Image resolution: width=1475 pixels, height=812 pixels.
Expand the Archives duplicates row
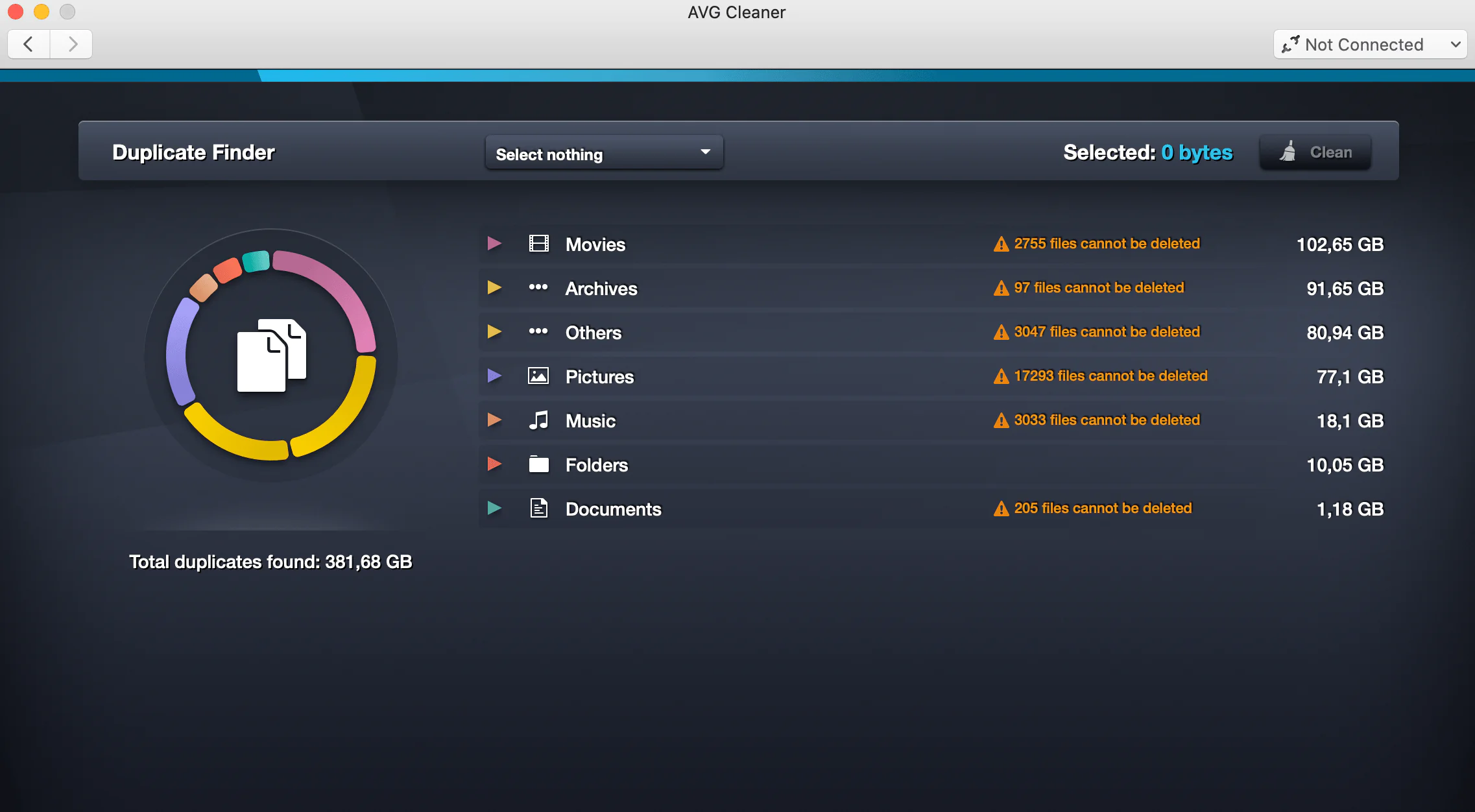[x=494, y=288]
